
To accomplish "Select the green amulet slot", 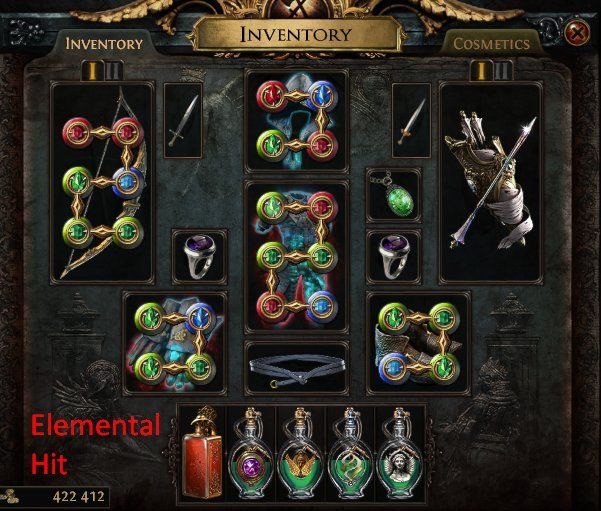I will (395, 195).
